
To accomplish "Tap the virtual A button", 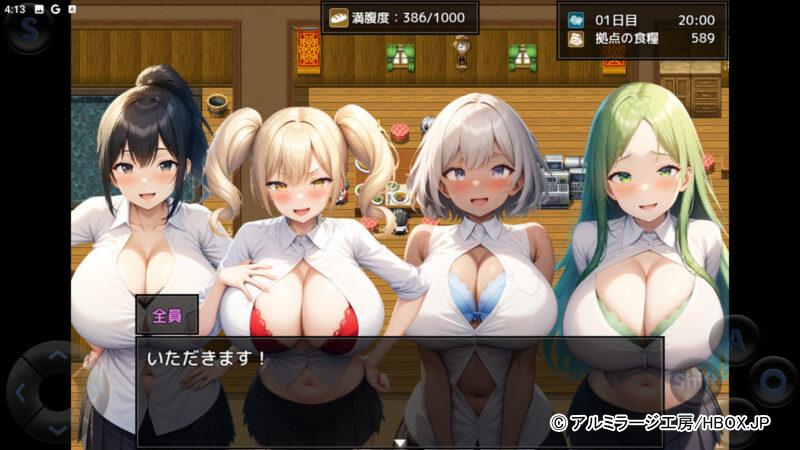I will [x=738, y=338].
